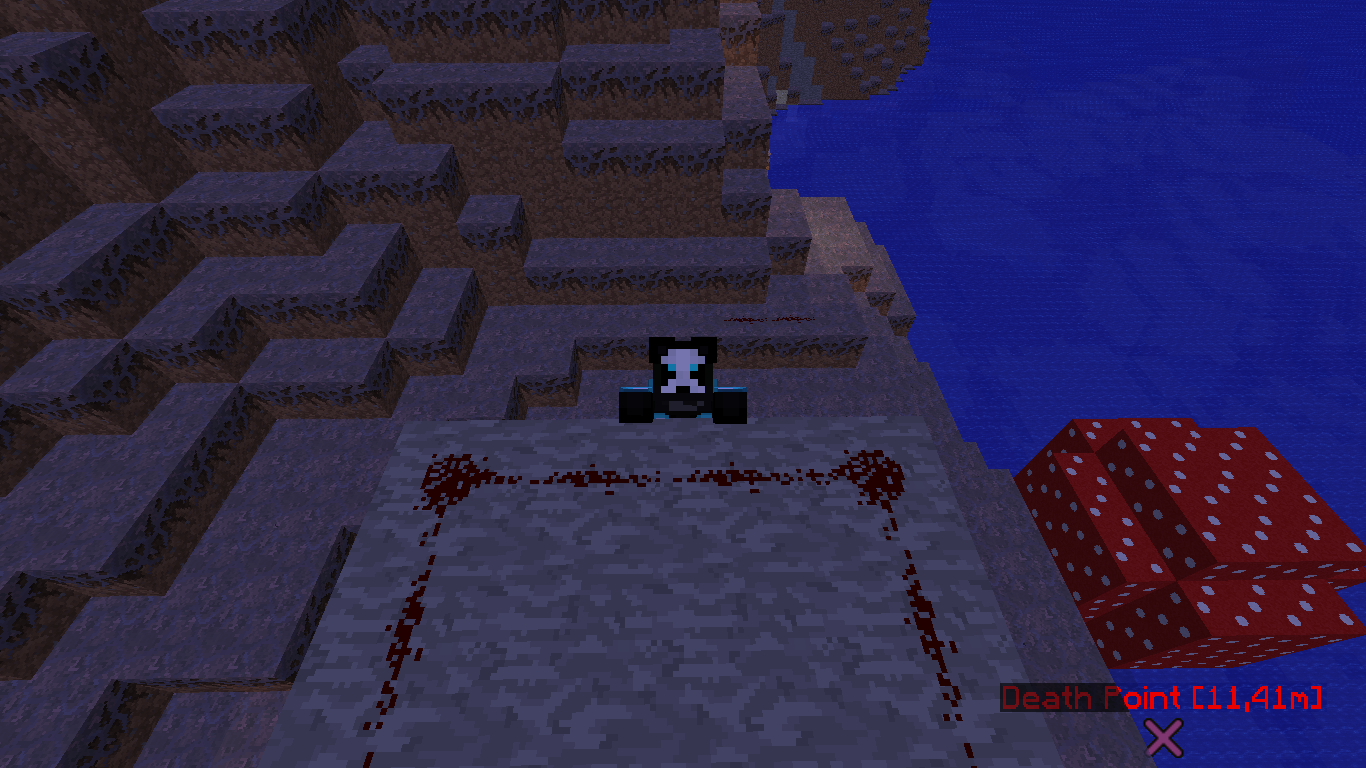This screenshot has height=768, width=1366.
Task: Select the Death Point waypoint X marker
Action: click(1164, 737)
